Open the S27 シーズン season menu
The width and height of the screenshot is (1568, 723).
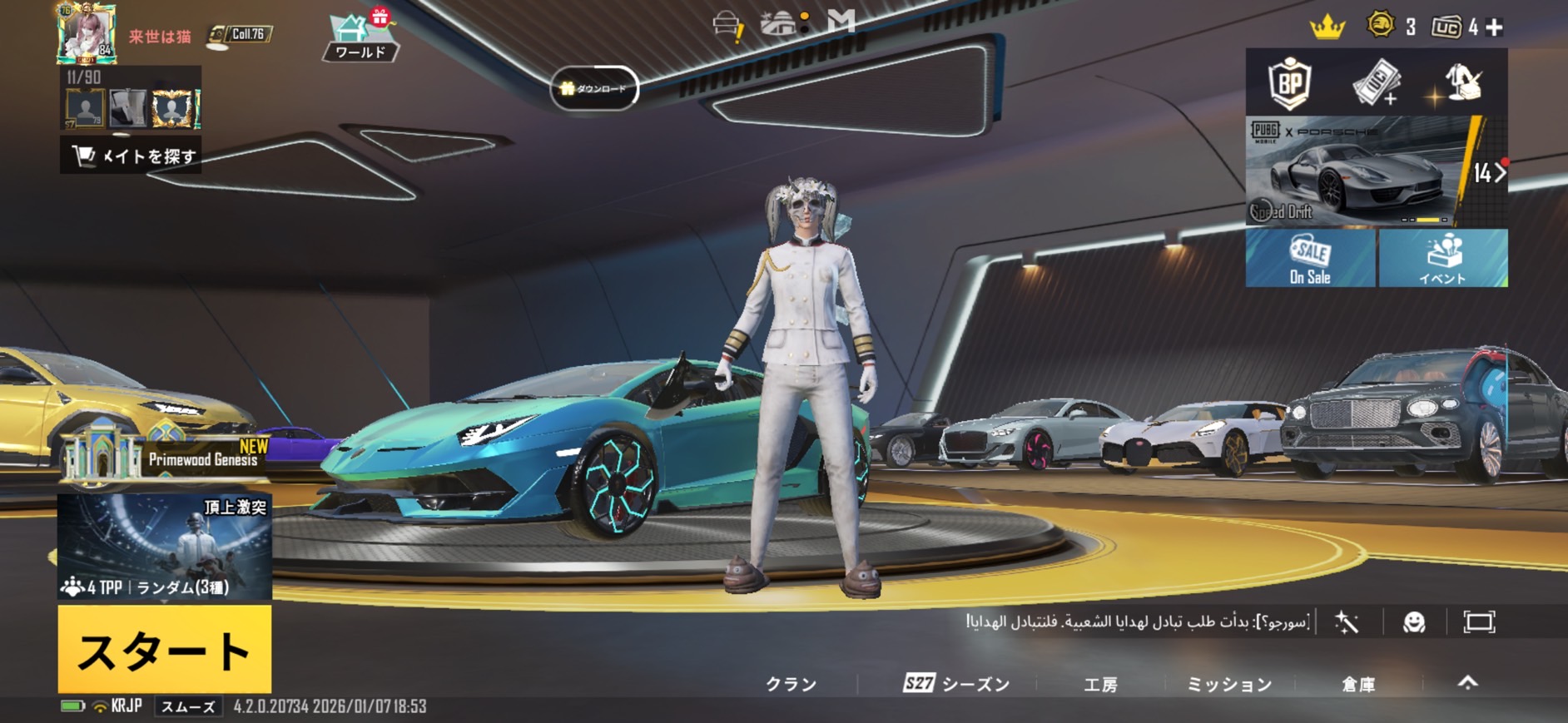956,684
